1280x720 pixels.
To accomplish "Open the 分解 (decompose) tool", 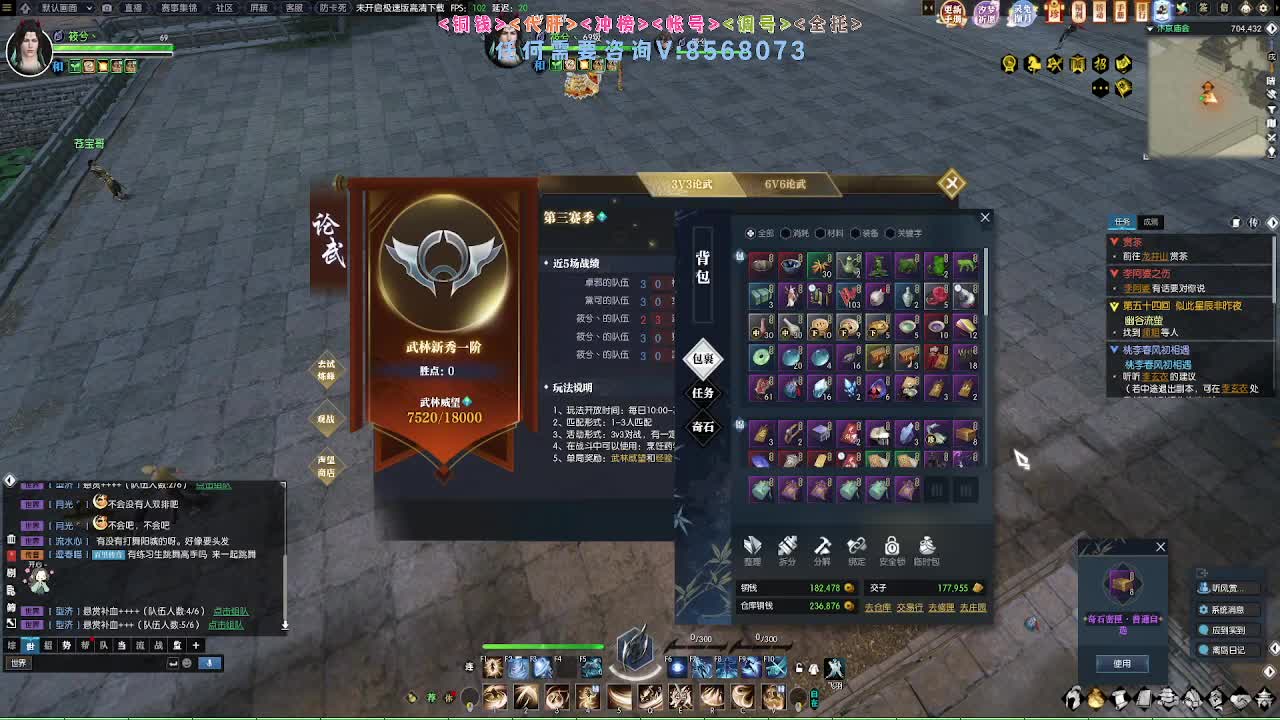I will (x=824, y=552).
